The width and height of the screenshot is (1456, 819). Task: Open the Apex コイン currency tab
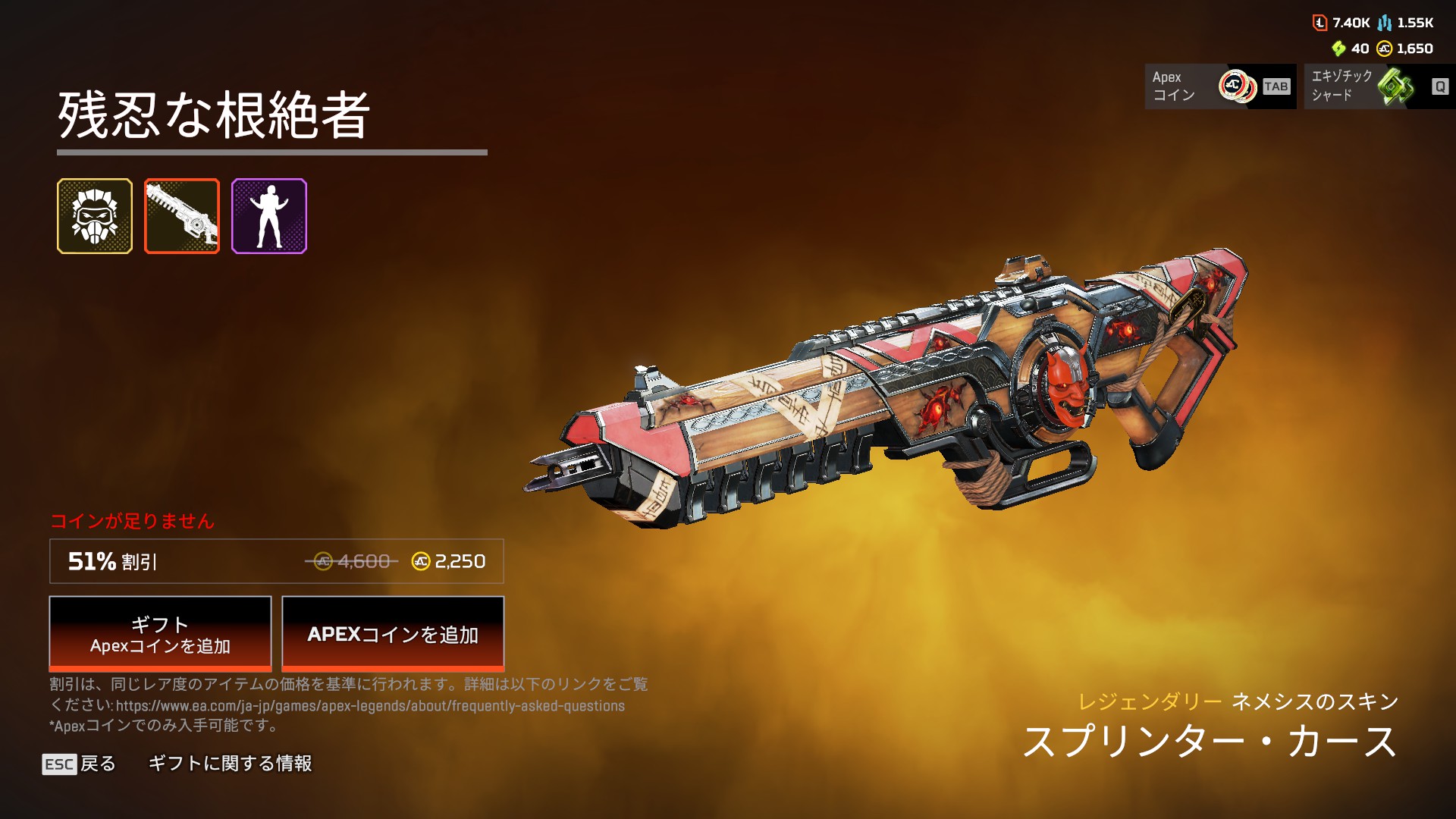pos(1219,86)
